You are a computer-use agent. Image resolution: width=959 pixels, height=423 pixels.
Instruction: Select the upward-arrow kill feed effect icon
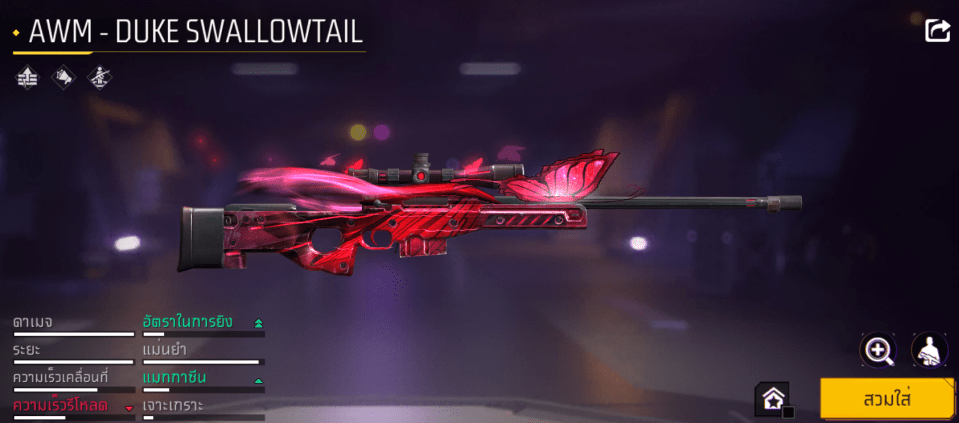(x=26, y=76)
